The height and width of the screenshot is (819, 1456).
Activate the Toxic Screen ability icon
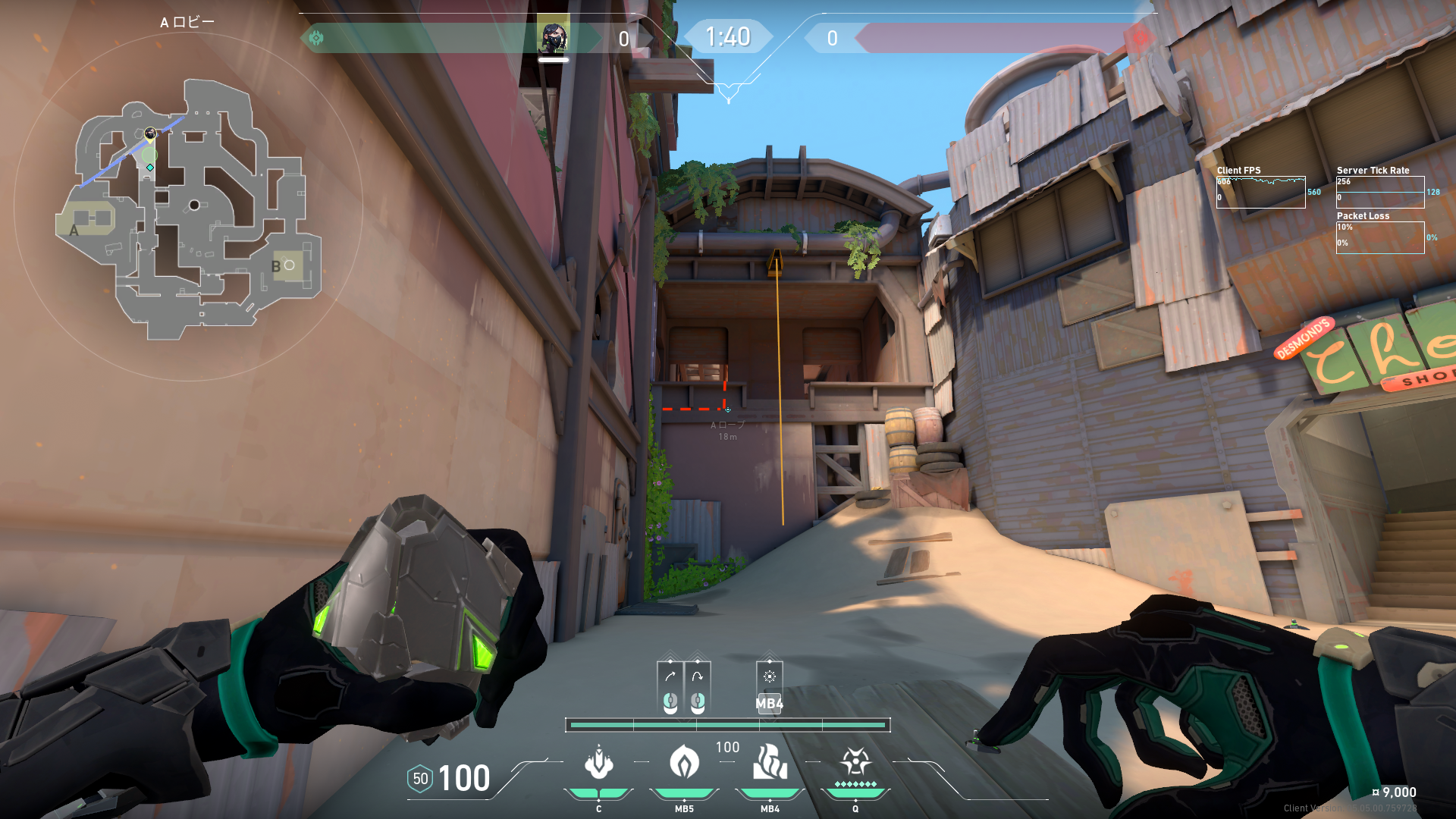[770, 763]
